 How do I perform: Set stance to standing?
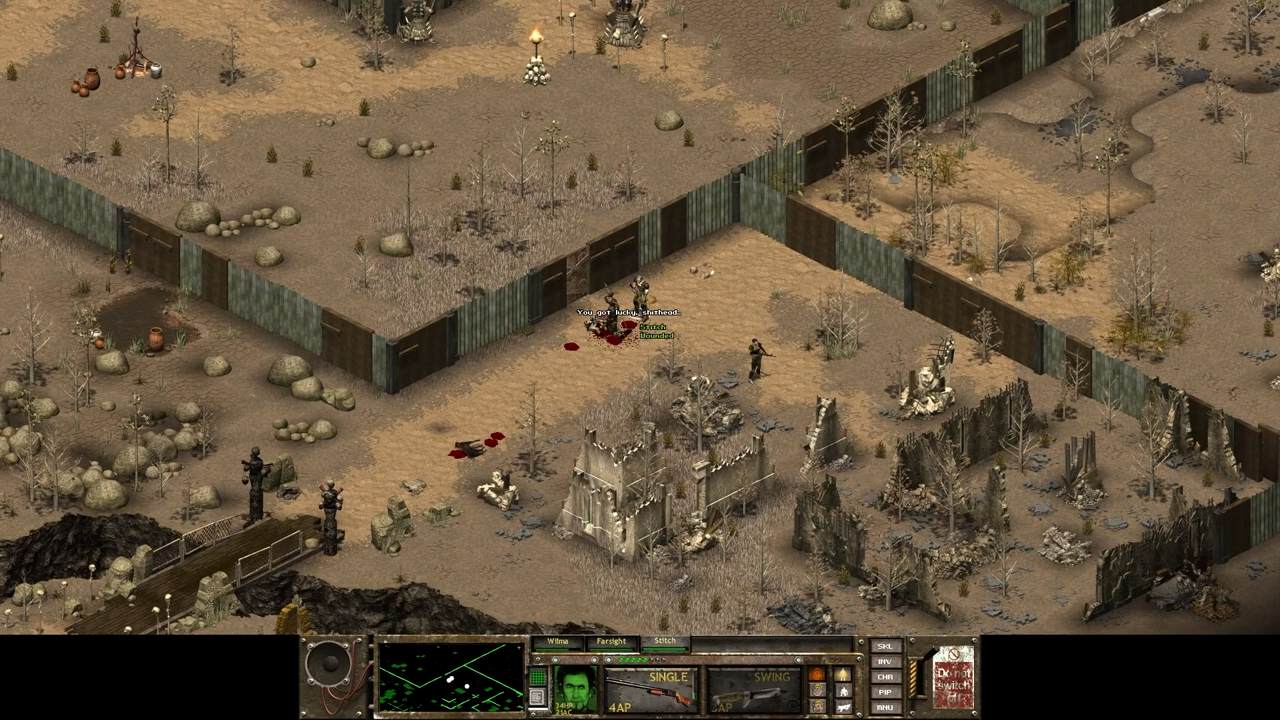pos(843,674)
